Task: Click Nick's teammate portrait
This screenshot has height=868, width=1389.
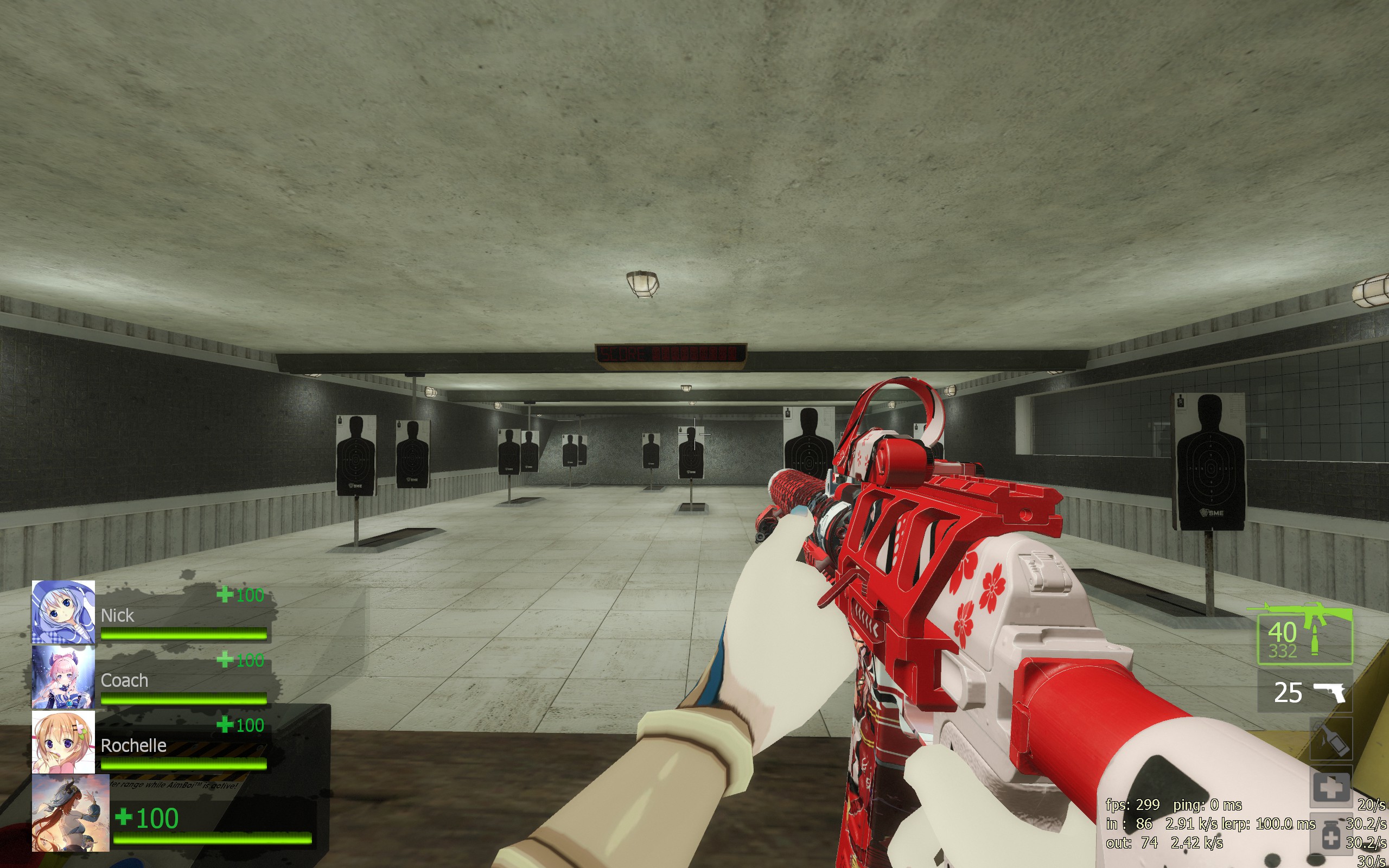Action: pos(63,611)
